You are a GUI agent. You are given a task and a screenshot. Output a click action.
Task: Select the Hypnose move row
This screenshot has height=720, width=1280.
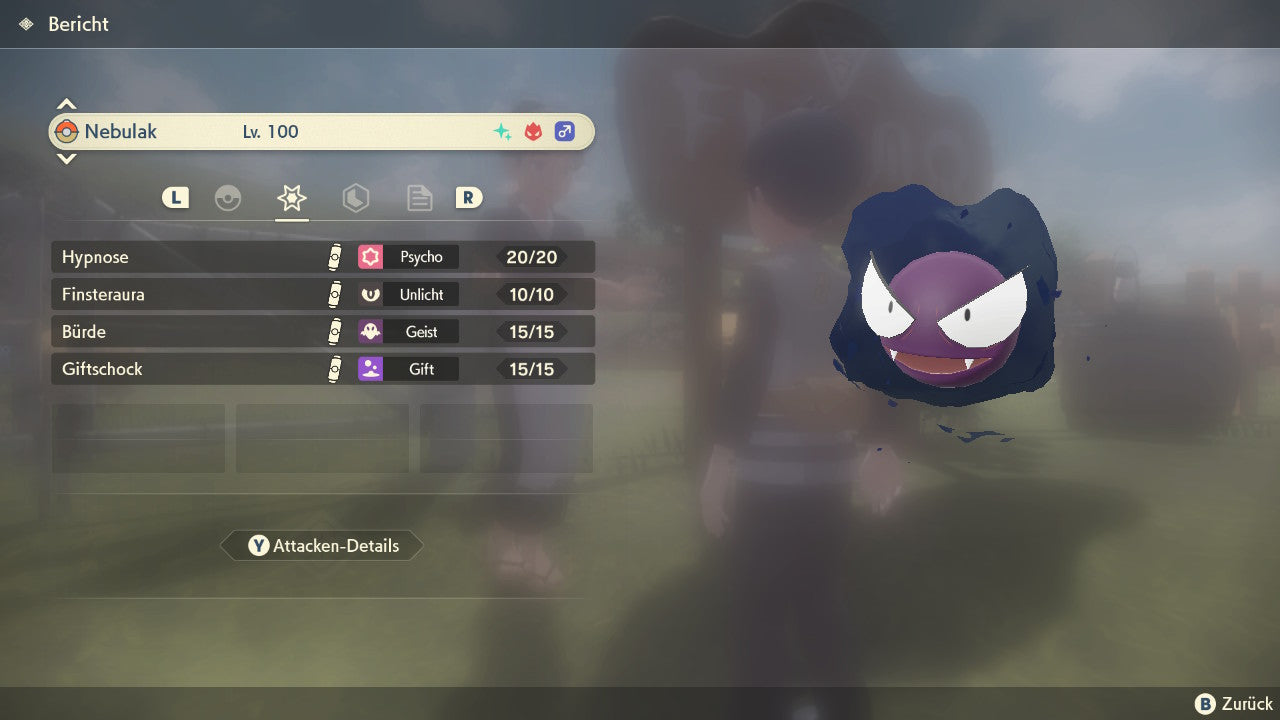[x=322, y=257]
